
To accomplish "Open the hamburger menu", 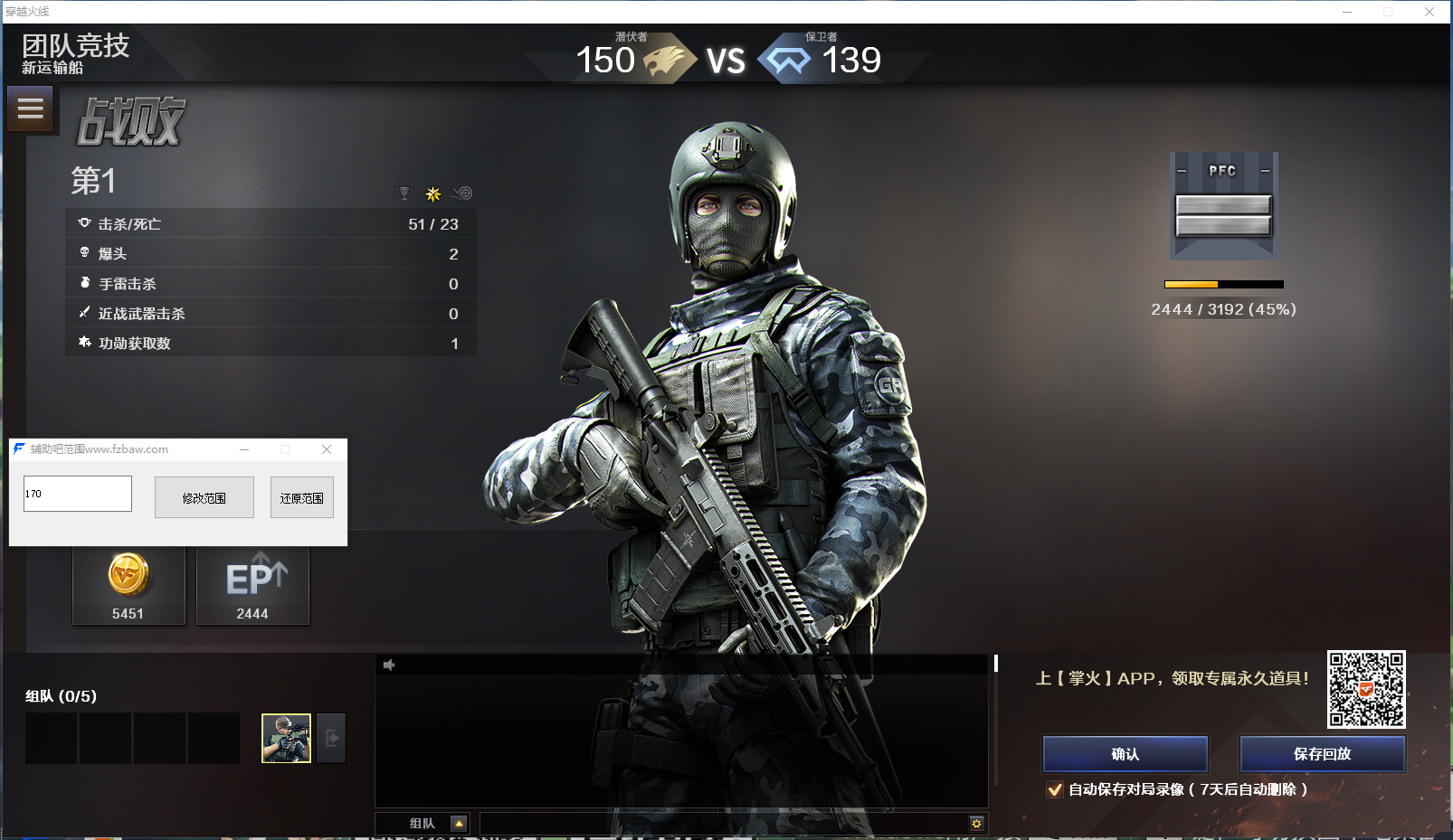I will (x=30, y=109).
